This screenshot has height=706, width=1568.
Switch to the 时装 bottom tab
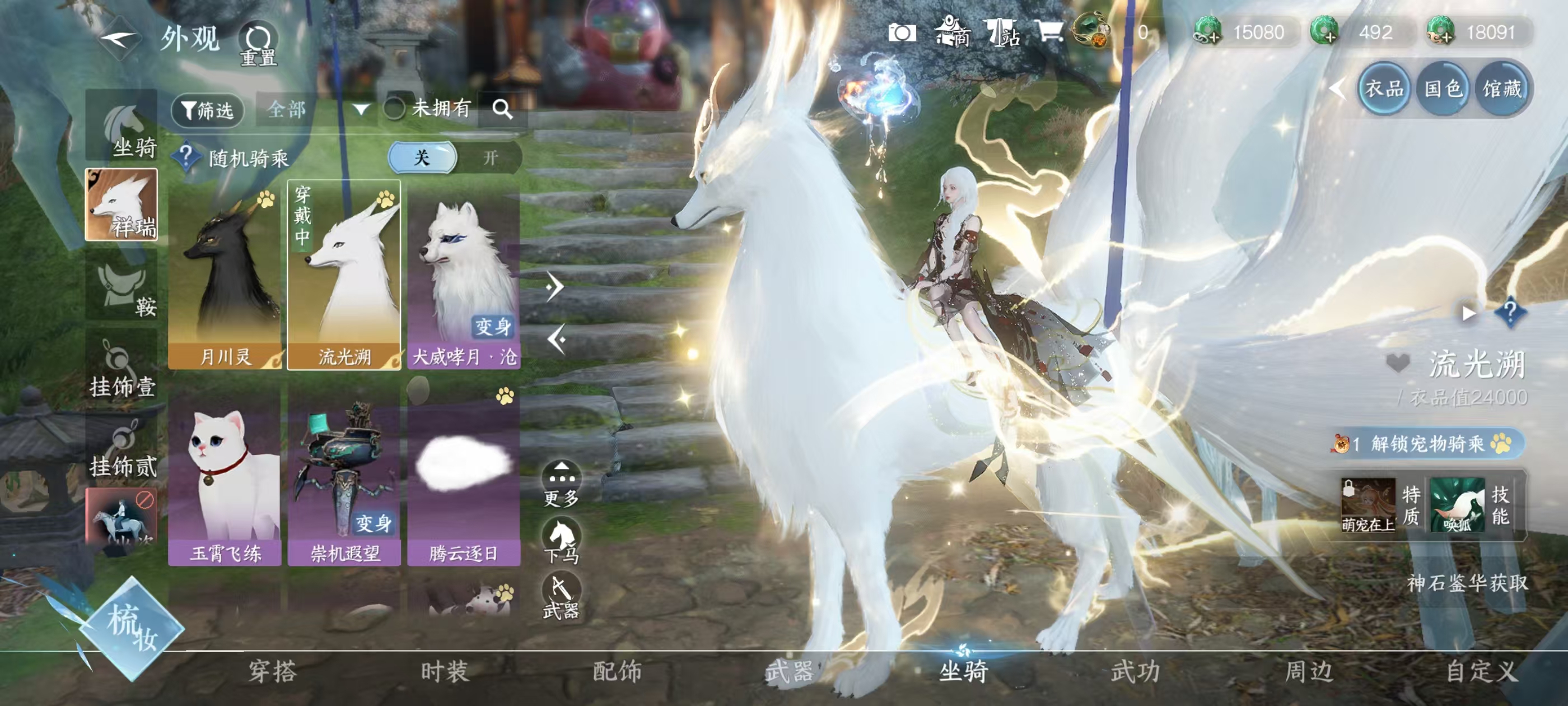[445, 672]
